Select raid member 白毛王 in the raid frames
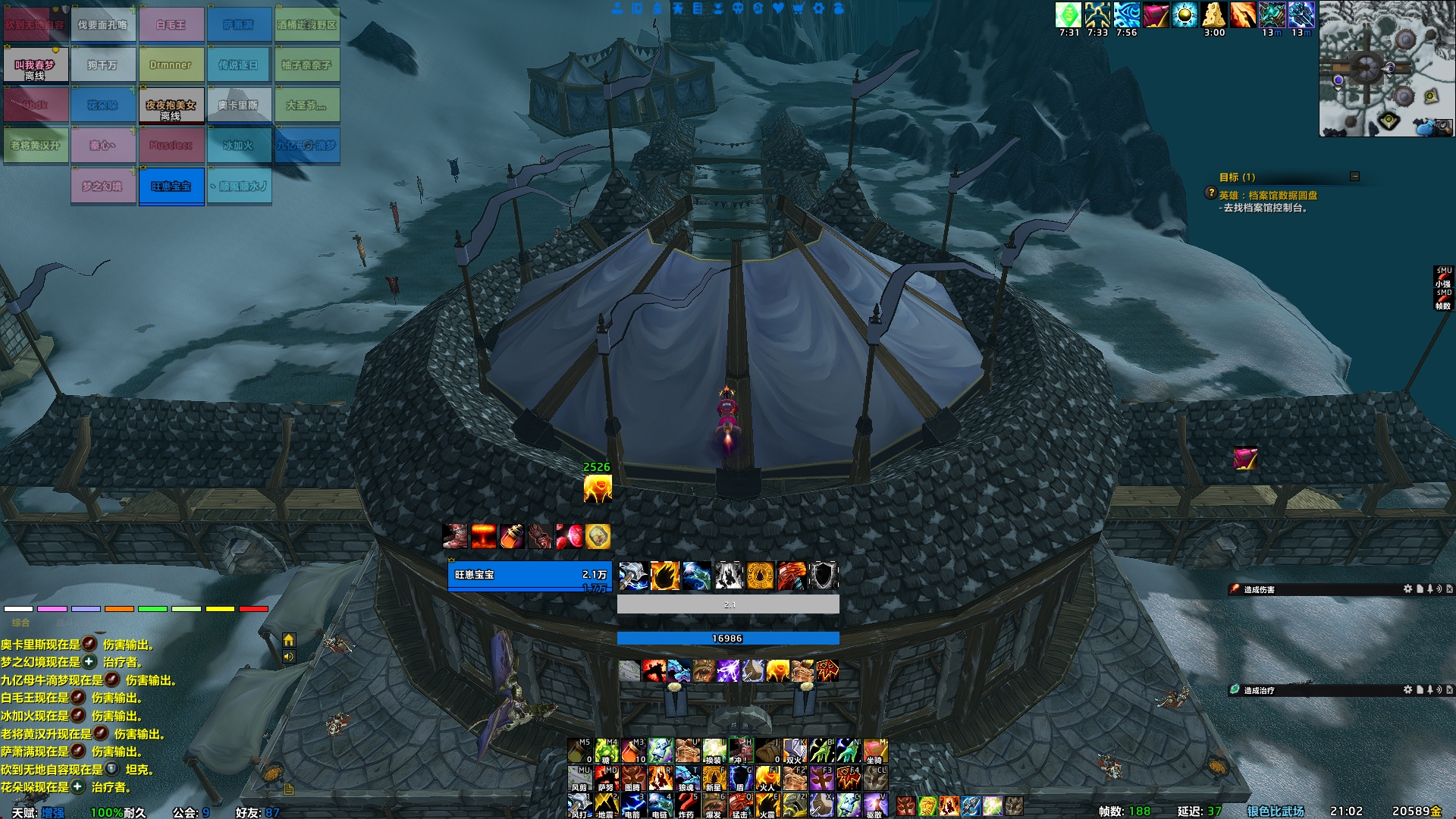Image resolution: width=1456 pixels, height=819 pixels. click(171, 25)
